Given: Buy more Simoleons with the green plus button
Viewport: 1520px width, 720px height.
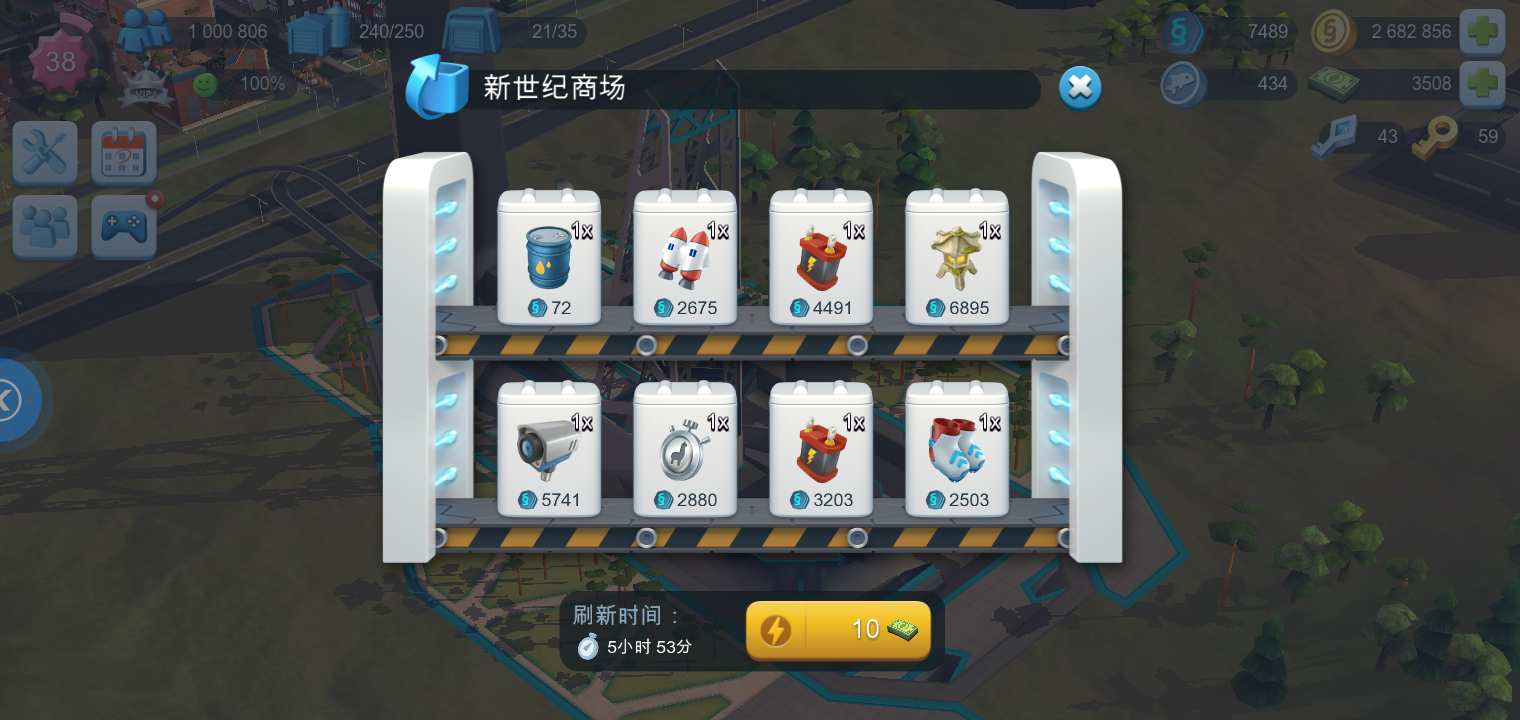Looking at the screenshot, I should 1483,32.
